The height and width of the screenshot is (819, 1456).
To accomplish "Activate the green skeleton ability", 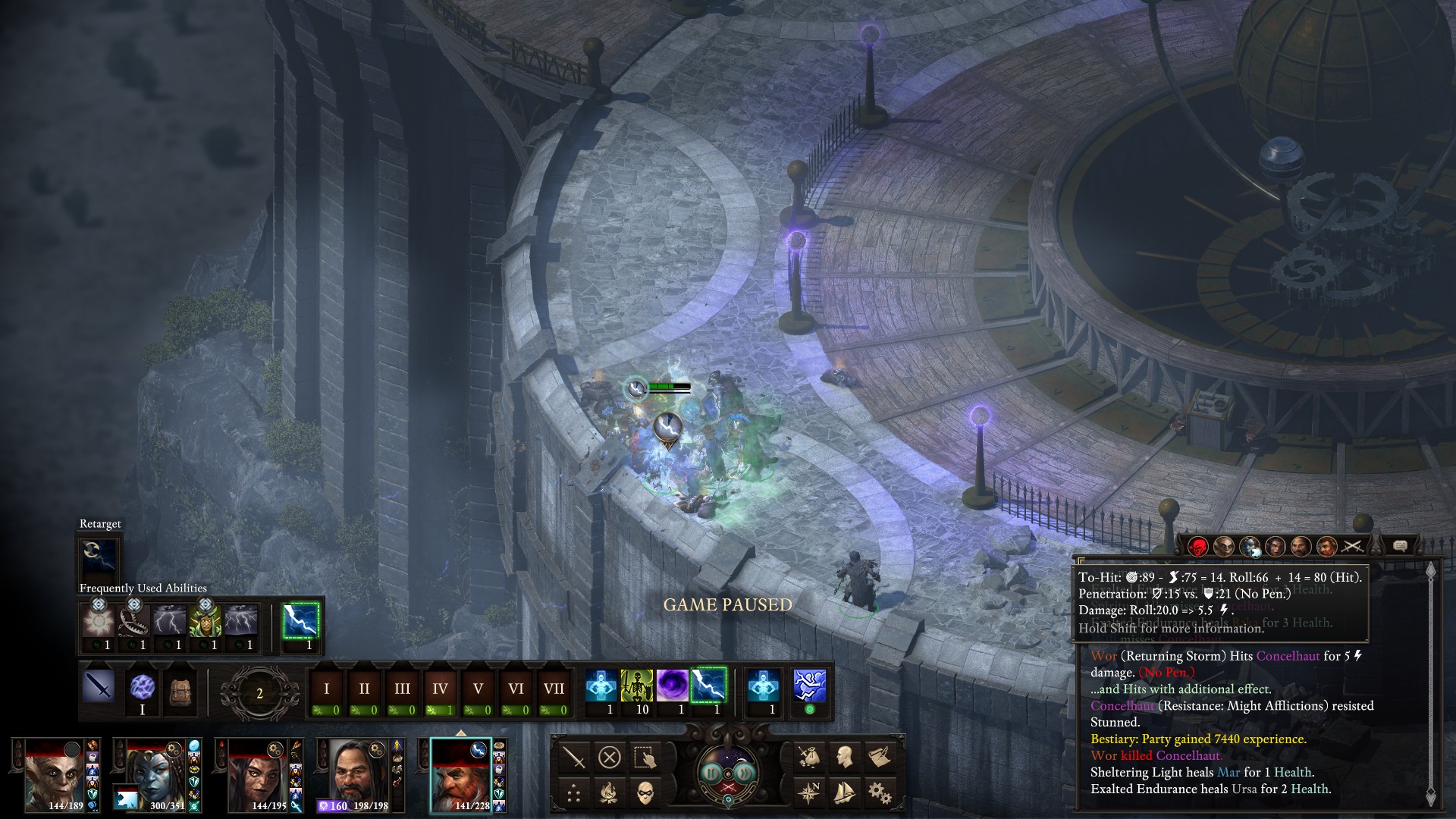I will click(636, 686).
